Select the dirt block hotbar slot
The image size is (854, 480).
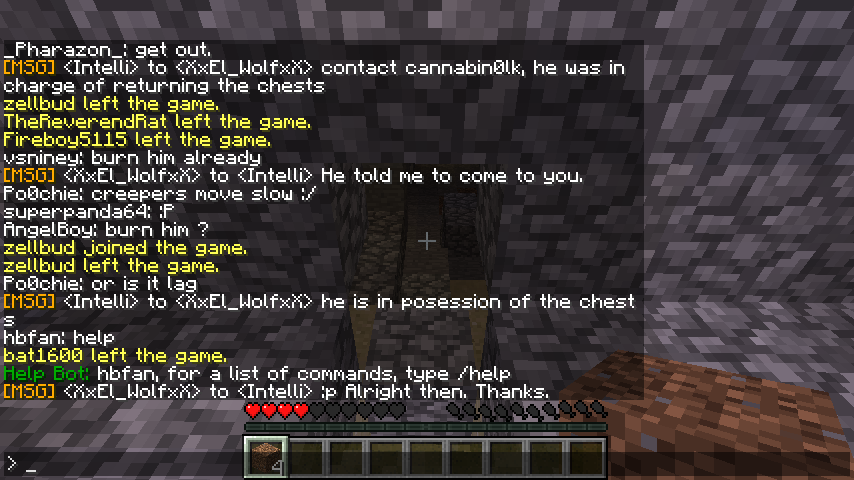(x=265, y=456)
